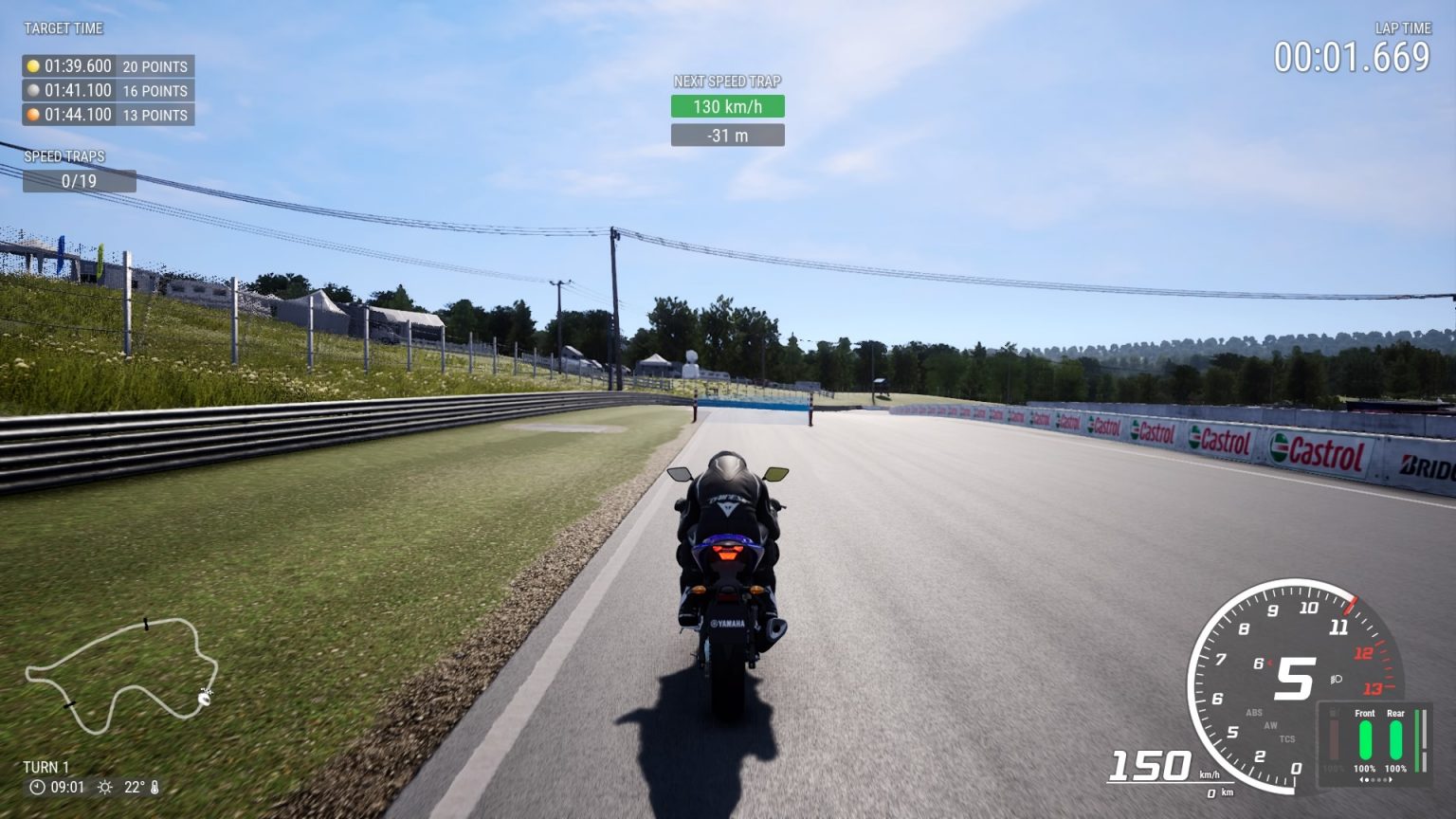This screenshot has height=819, width=1456.
Task: Click the second page dot under Front/Rear display
Action: coord(1374,780)
